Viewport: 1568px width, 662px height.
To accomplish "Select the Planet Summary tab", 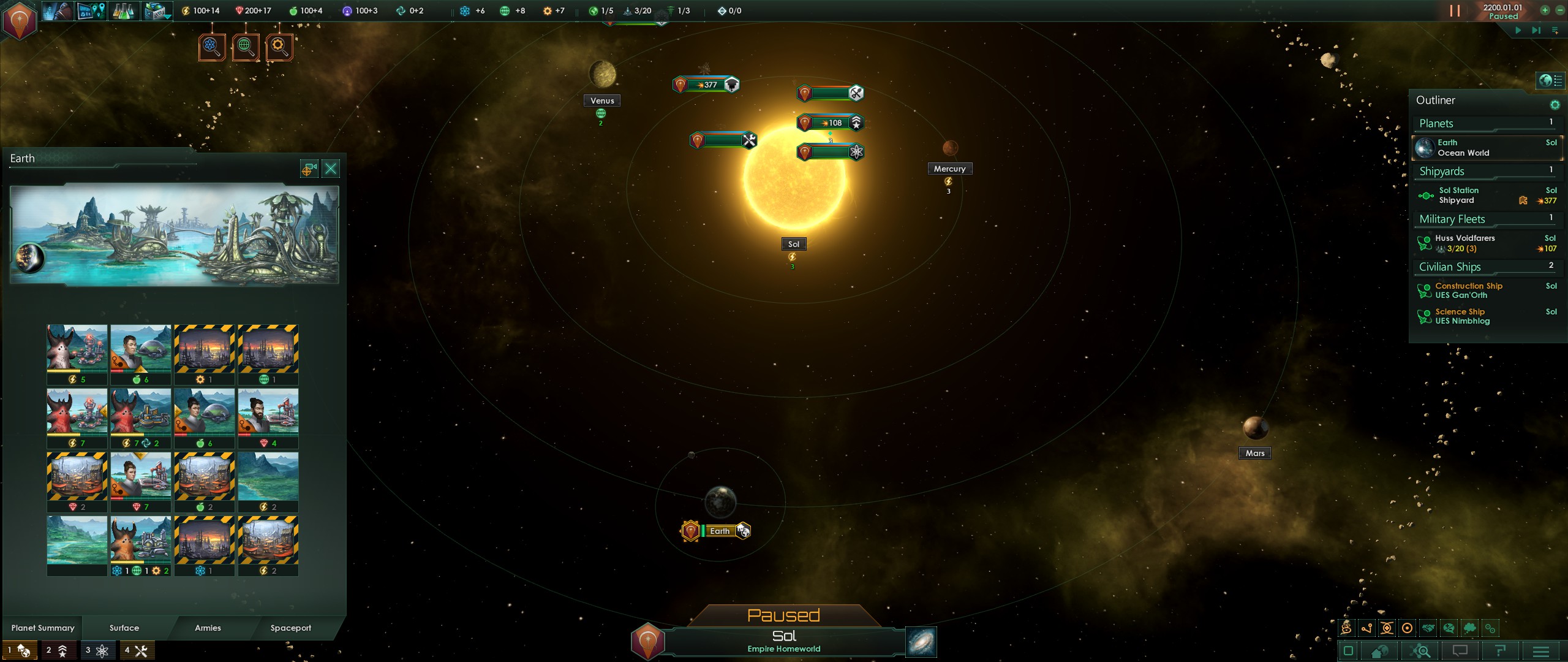I will tap(43, 628).
